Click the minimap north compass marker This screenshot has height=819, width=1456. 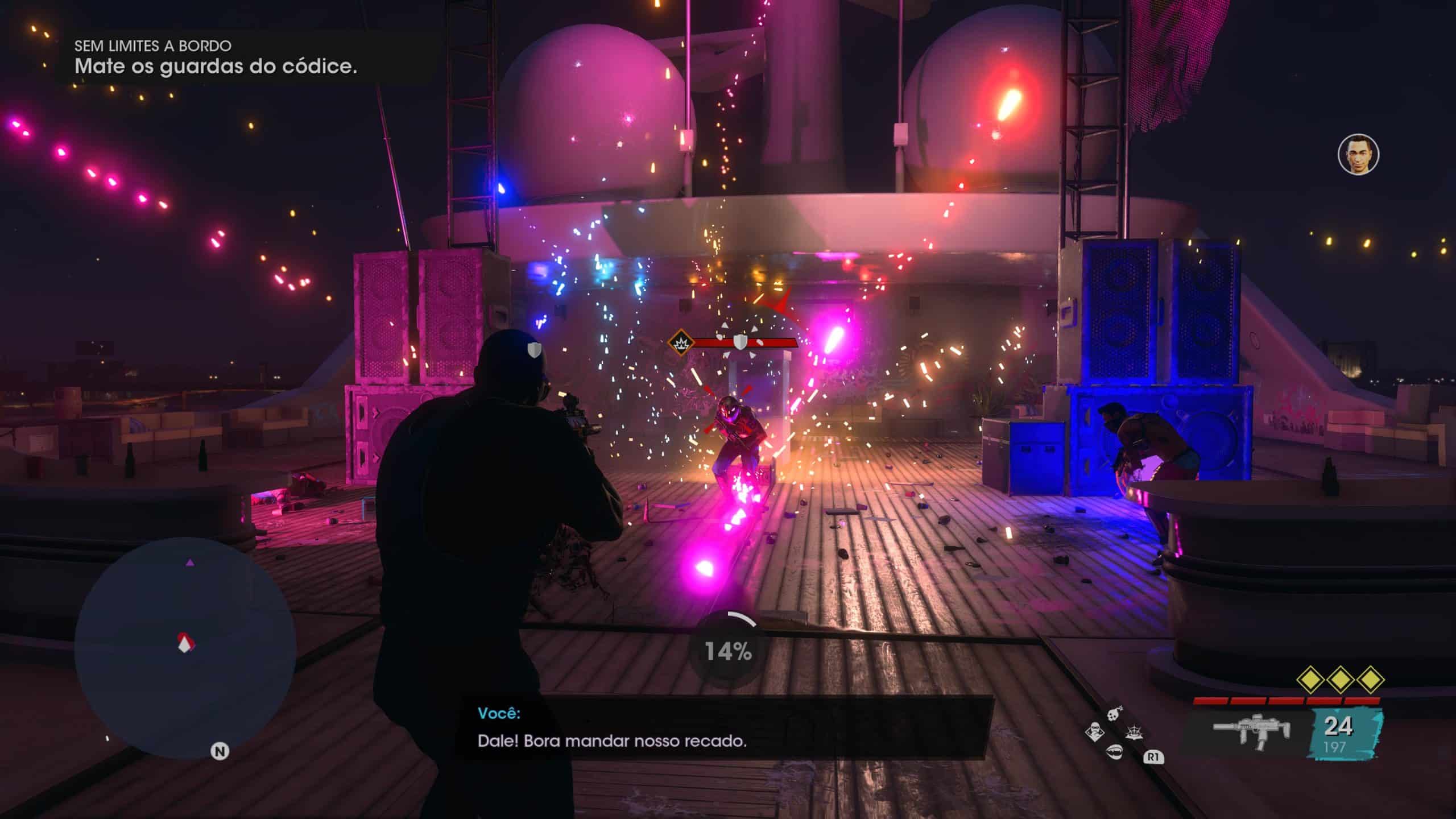tap(220, 751)
